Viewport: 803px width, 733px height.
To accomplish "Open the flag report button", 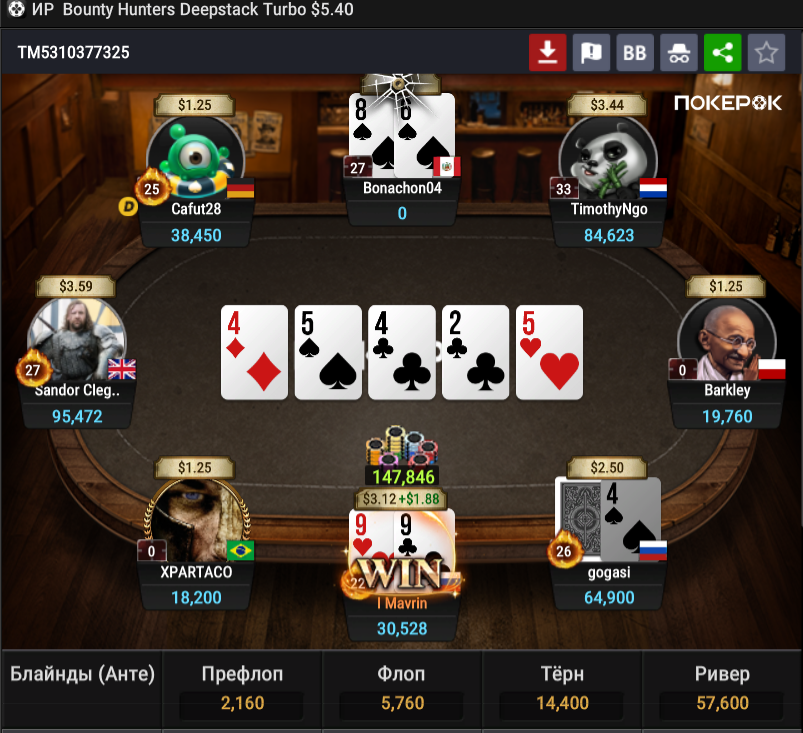I will coord(591,53).
